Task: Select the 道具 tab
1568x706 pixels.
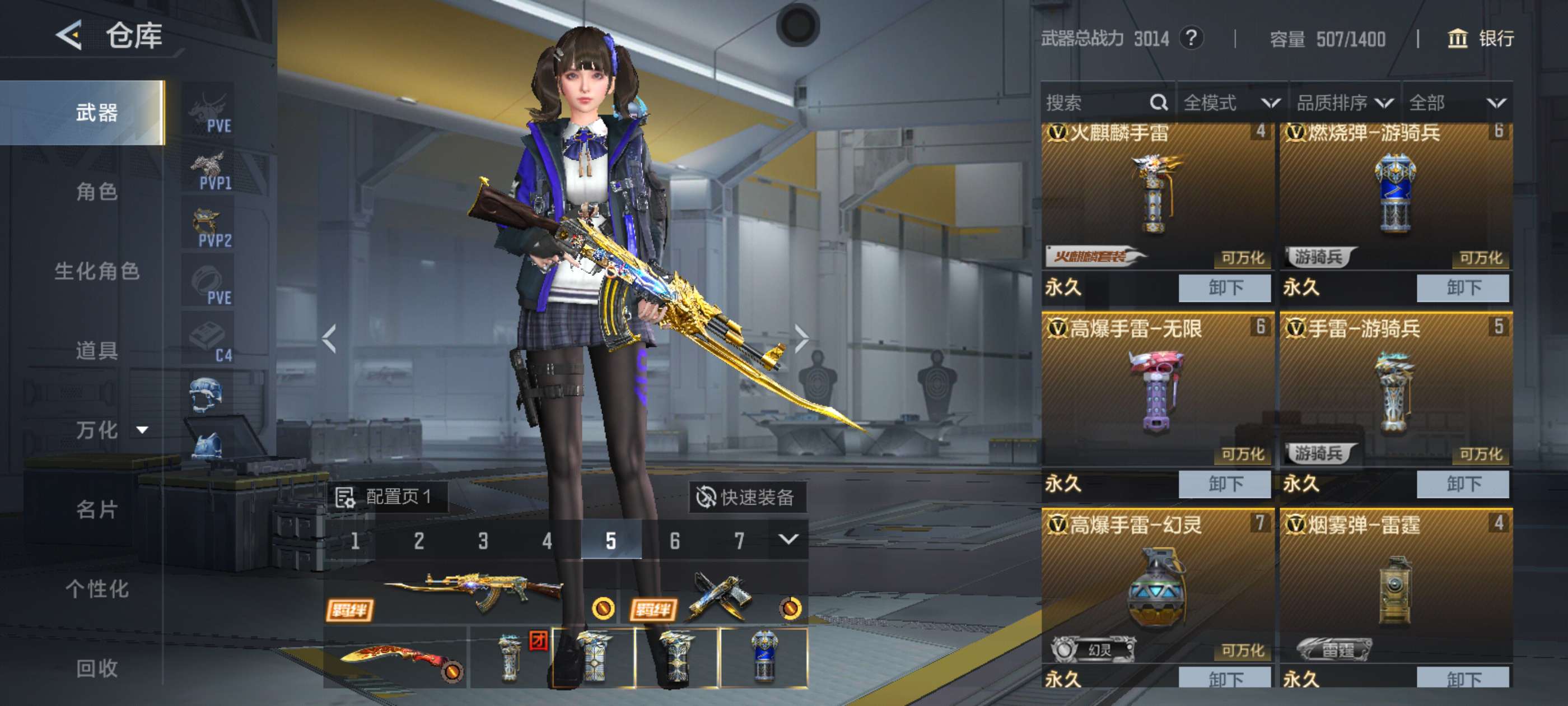Action: click(97, 350)
